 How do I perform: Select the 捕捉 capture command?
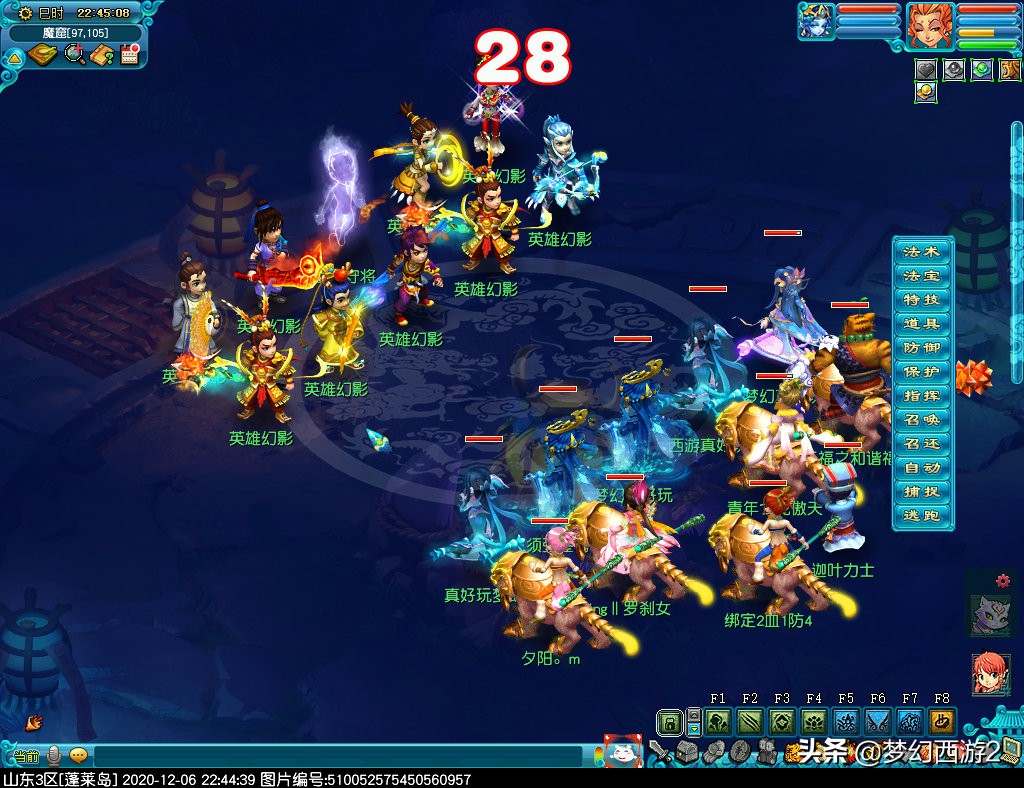coord(922,491)
